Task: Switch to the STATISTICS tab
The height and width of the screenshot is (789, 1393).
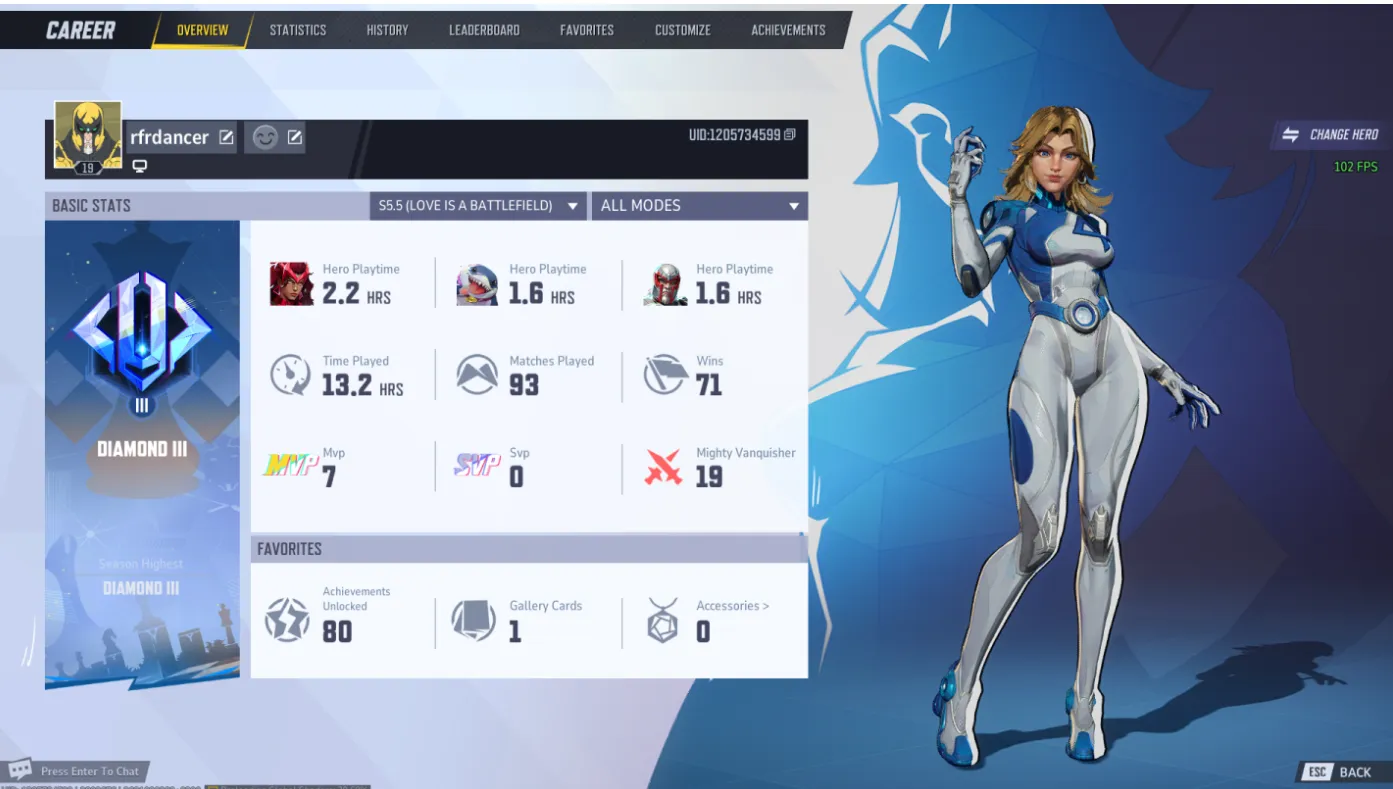Action: [x=297, y=29]
